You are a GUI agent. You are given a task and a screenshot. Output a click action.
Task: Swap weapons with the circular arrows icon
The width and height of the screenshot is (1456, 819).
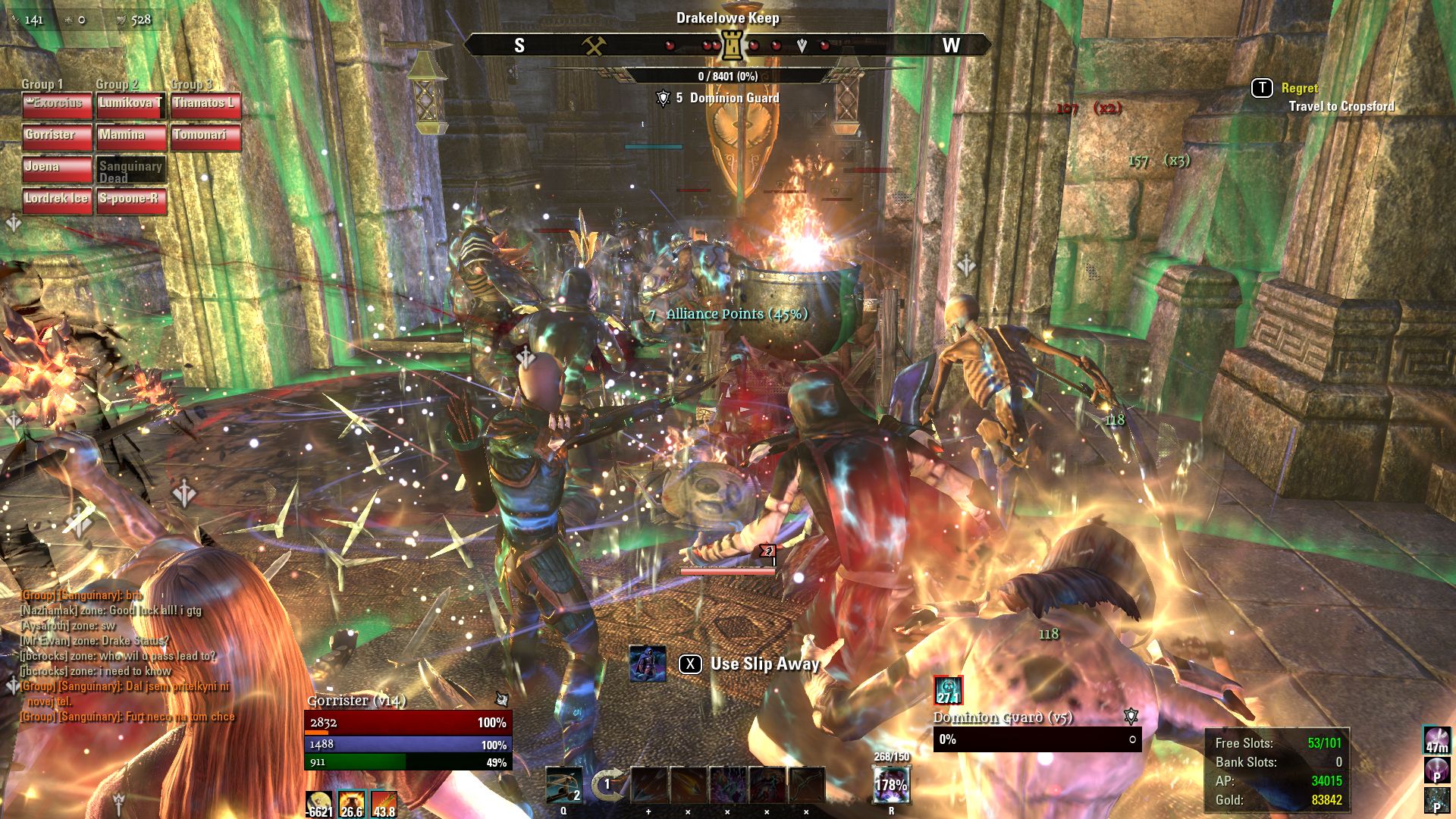[607, 785]
